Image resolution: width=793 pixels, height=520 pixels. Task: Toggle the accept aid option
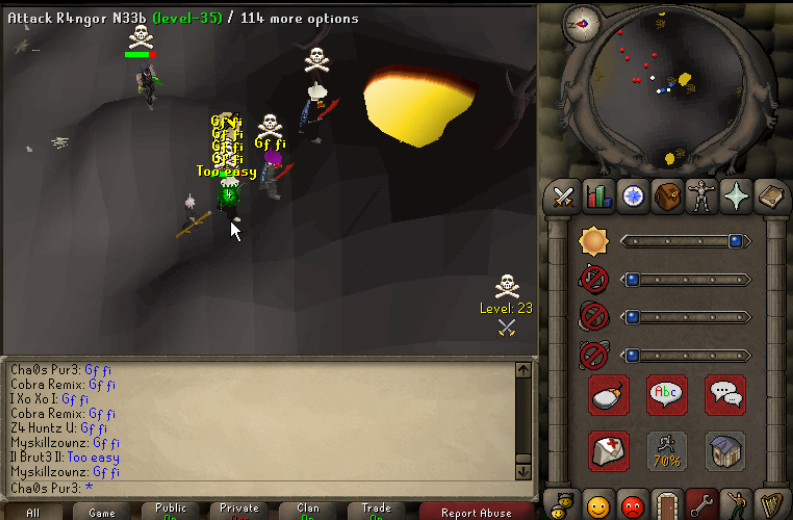[609, 451]
